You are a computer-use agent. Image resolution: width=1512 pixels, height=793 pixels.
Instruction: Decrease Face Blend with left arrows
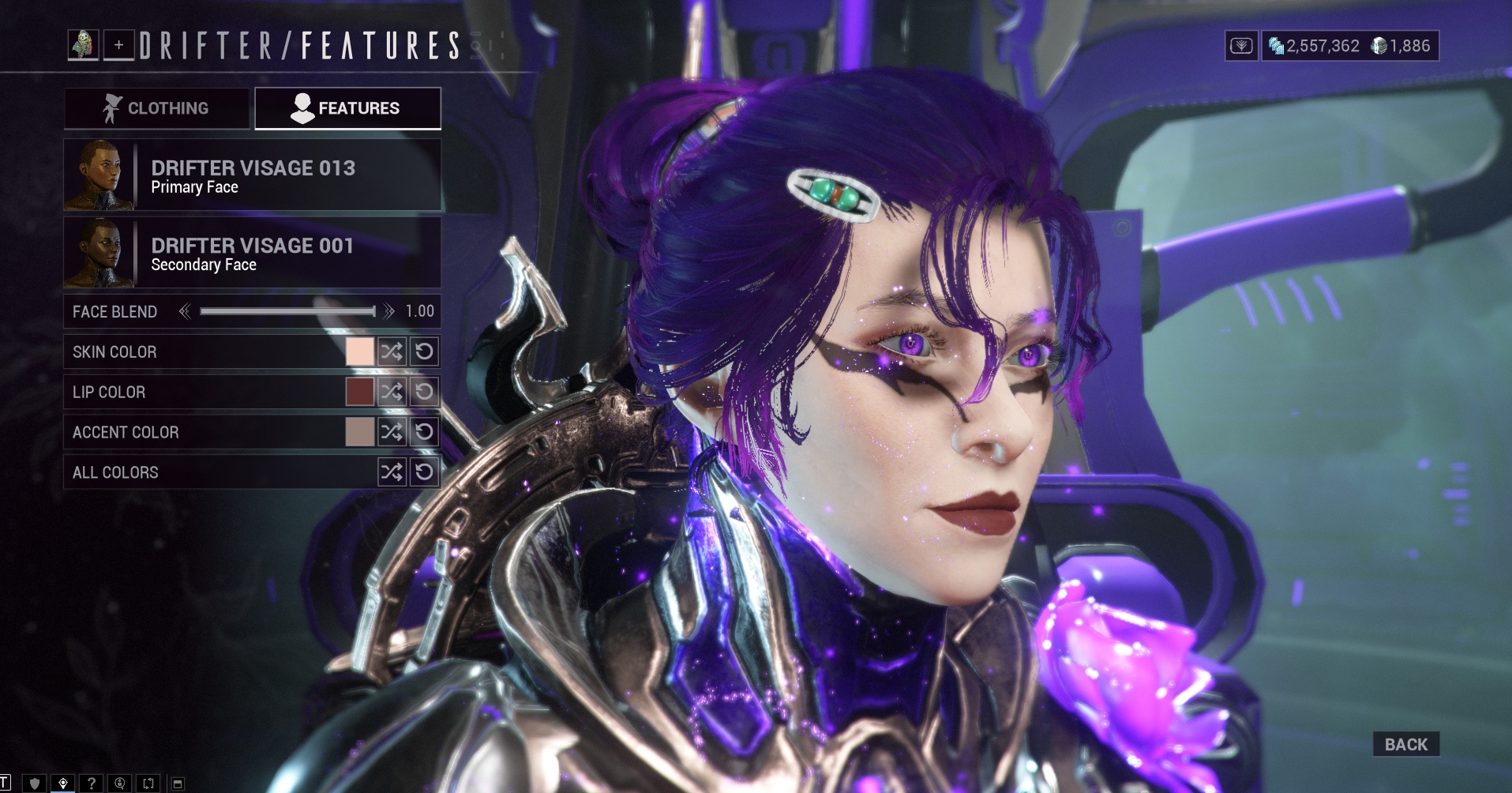tap(185, 312)
